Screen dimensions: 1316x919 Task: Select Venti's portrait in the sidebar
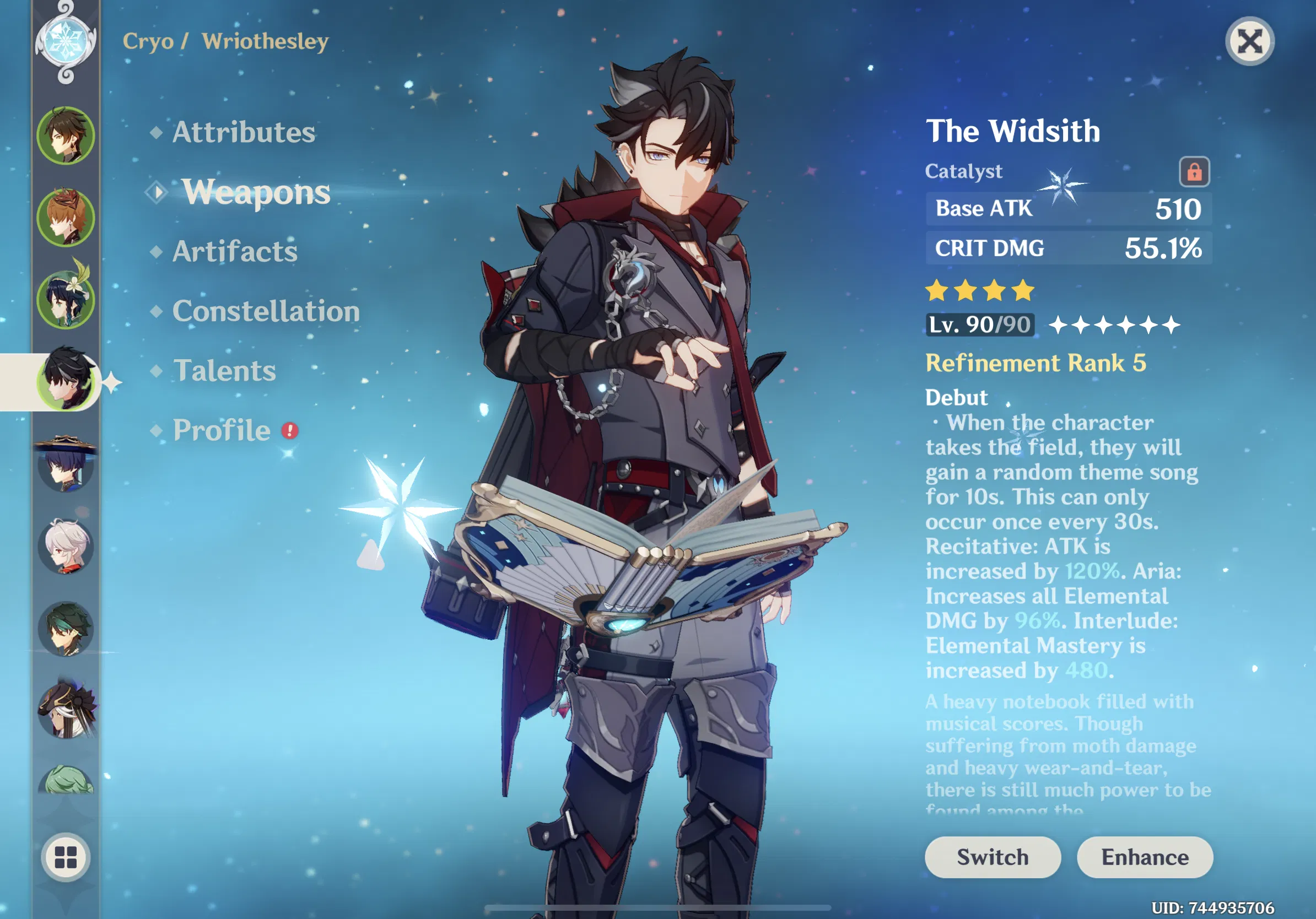[66, 296]
